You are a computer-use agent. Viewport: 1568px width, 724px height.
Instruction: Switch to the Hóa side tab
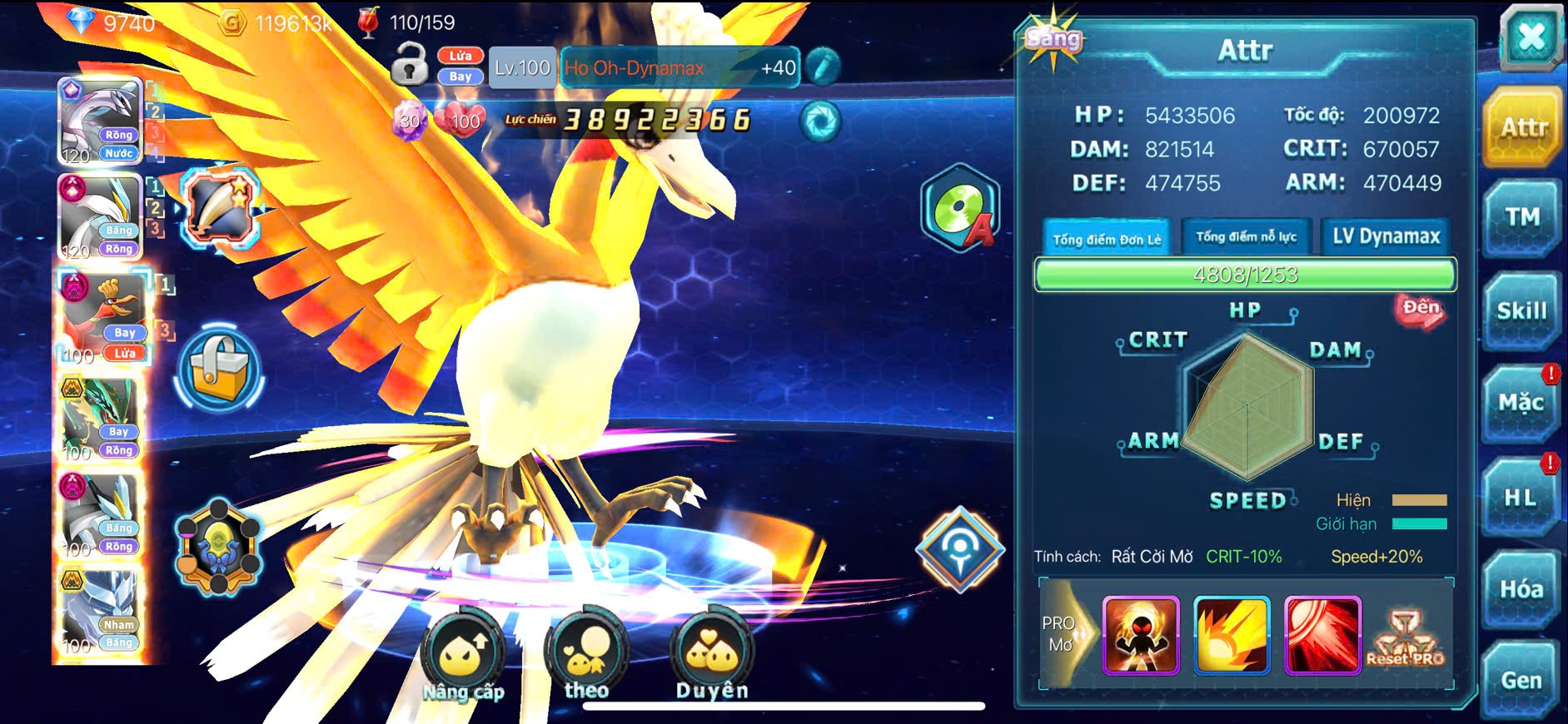pos(1521,589)
